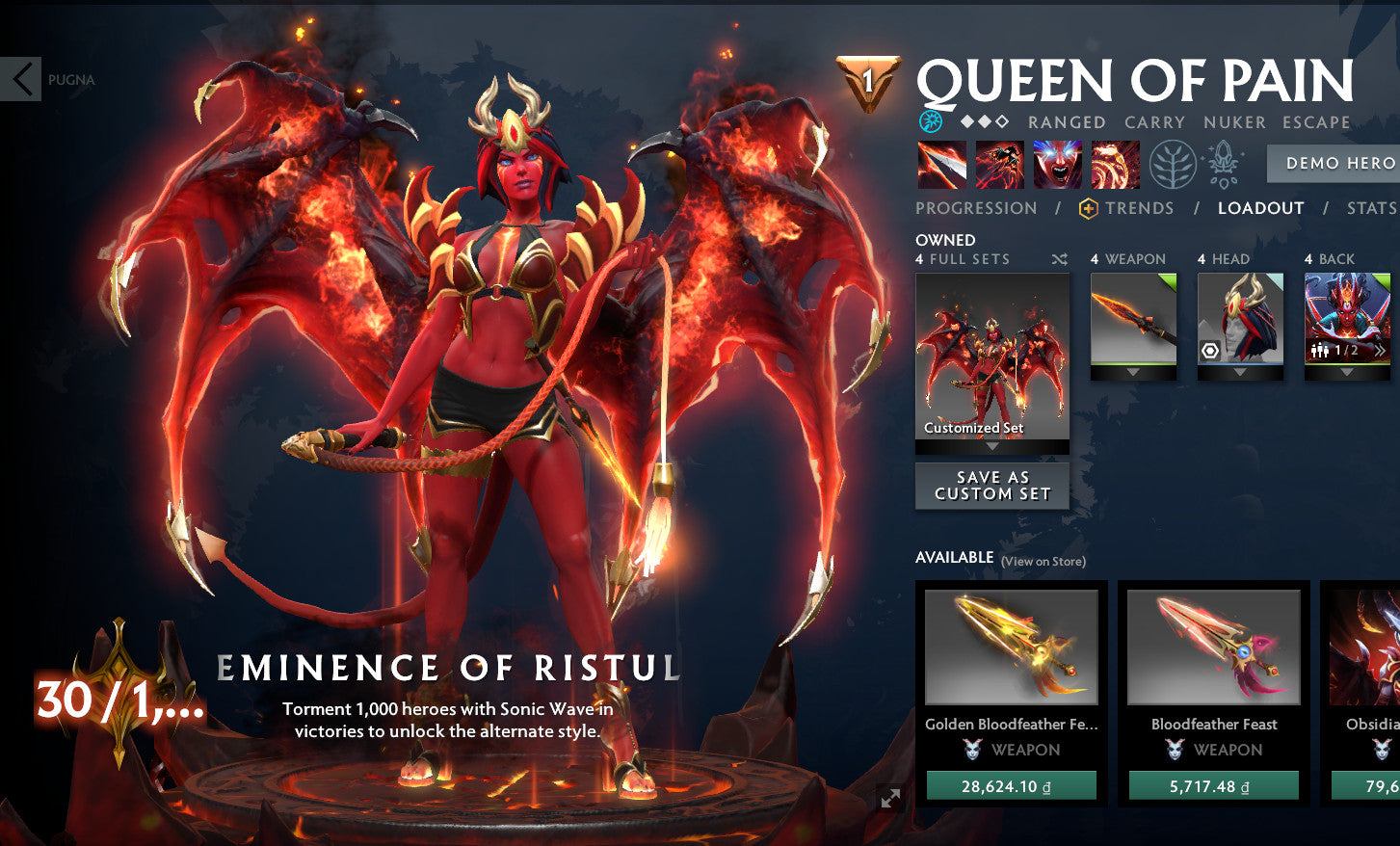
Task: Toggle the equipped weapon slot item
Action: [x=1132, y=318]
